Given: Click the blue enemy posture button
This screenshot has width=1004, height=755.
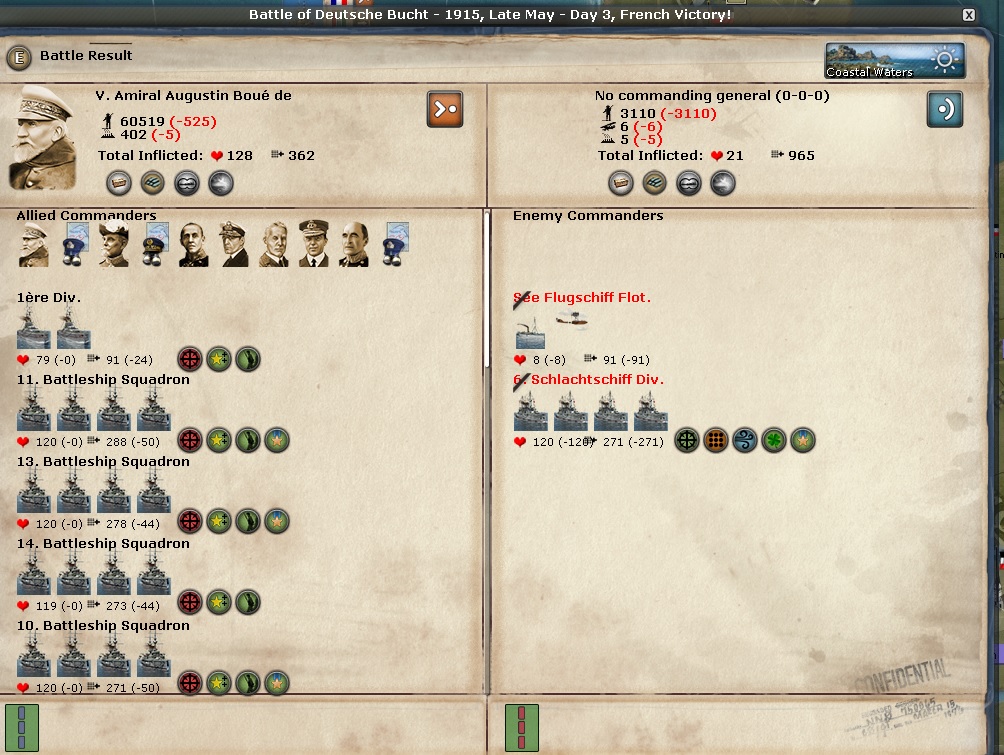Looking at the screenshot, I should click(x=944, y=109).
